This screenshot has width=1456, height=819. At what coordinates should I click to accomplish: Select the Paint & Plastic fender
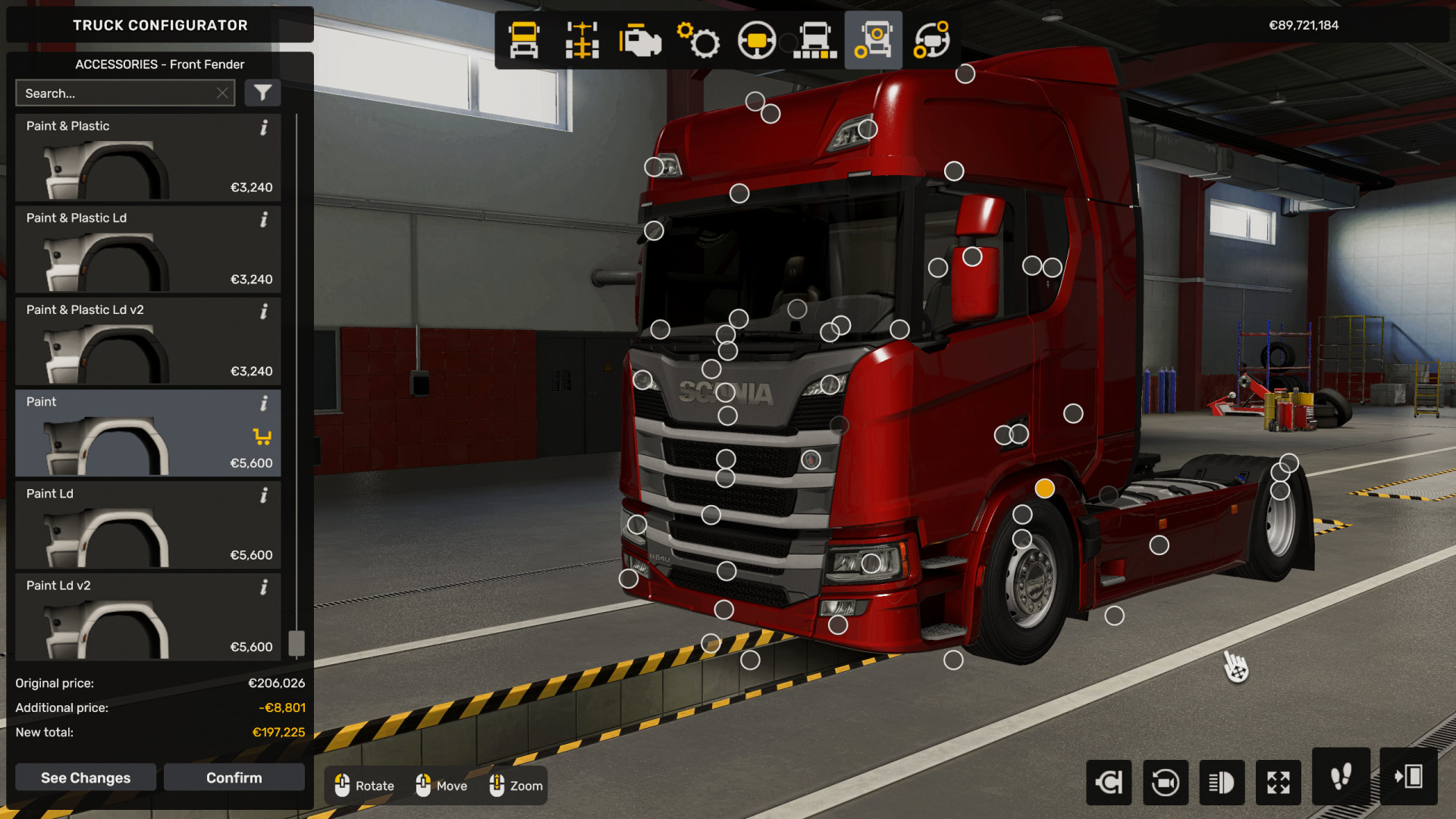point(148,158)
